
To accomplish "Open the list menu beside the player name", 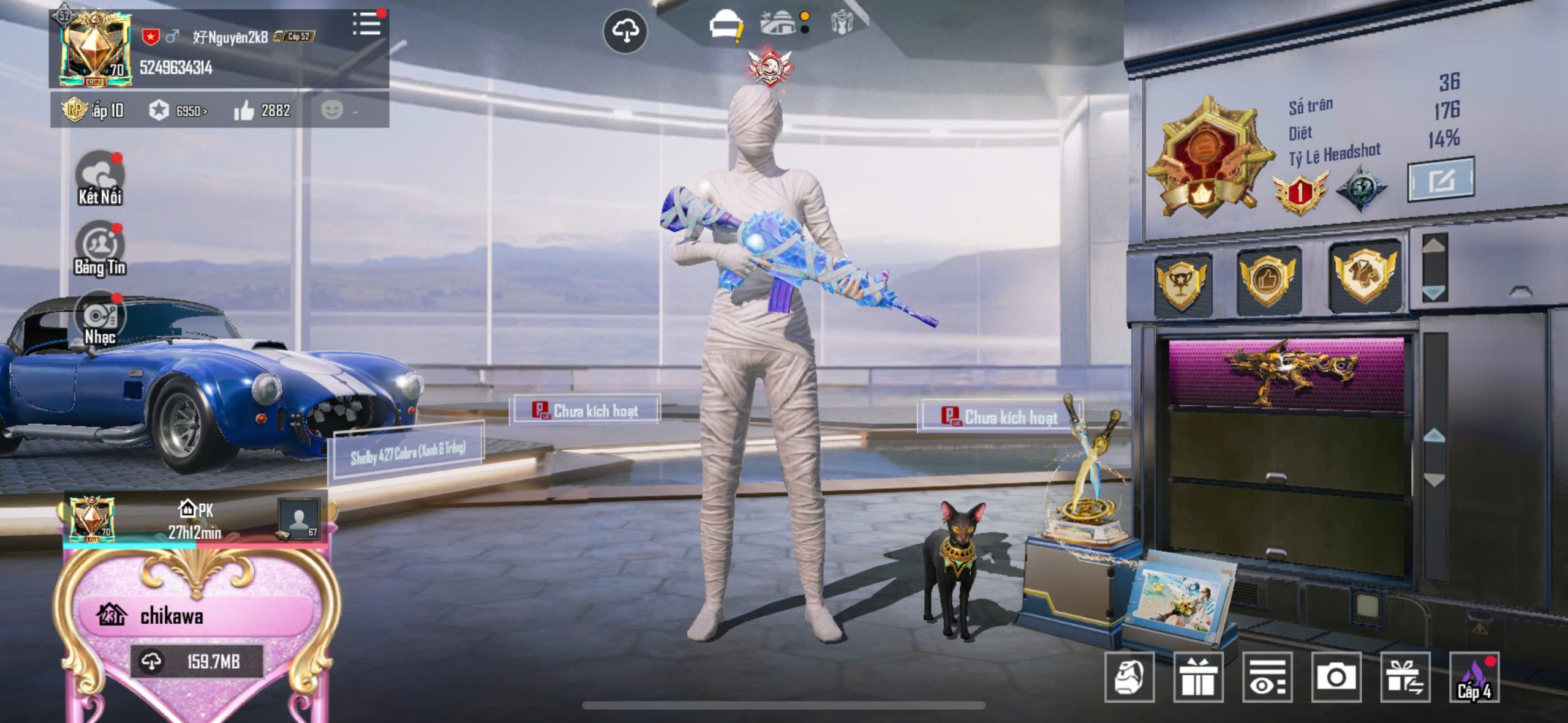I will pyautogui.click(x=367, y=24).
